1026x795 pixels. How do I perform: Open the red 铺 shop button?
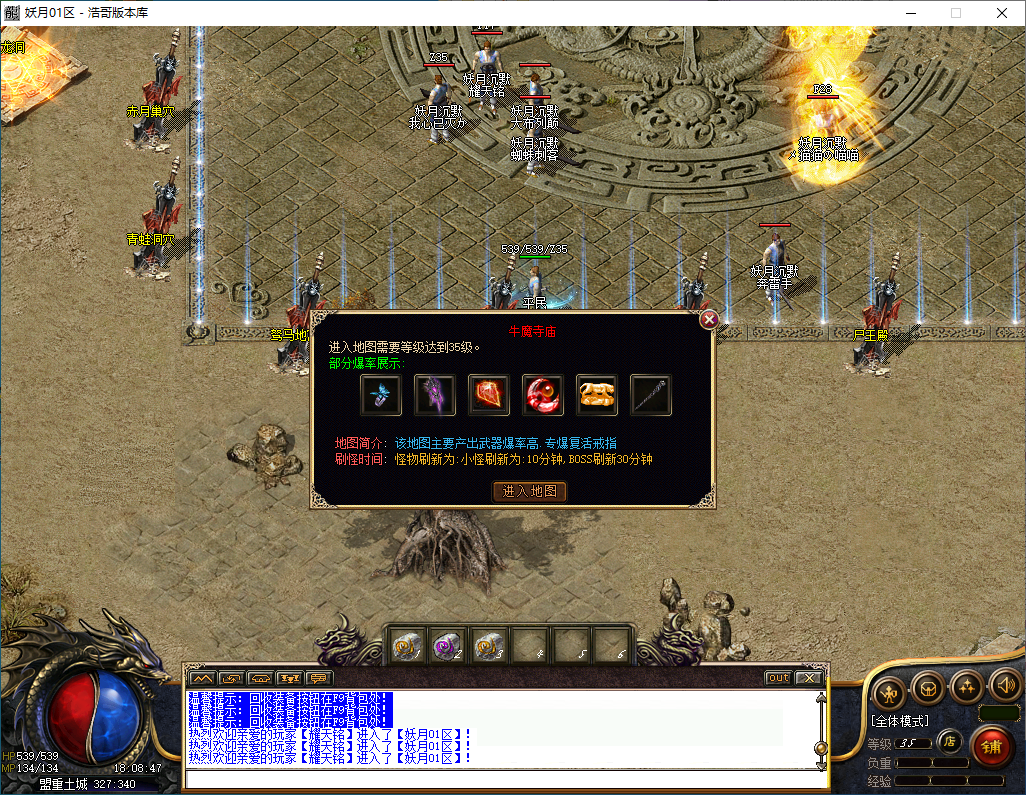coord(992,745)
